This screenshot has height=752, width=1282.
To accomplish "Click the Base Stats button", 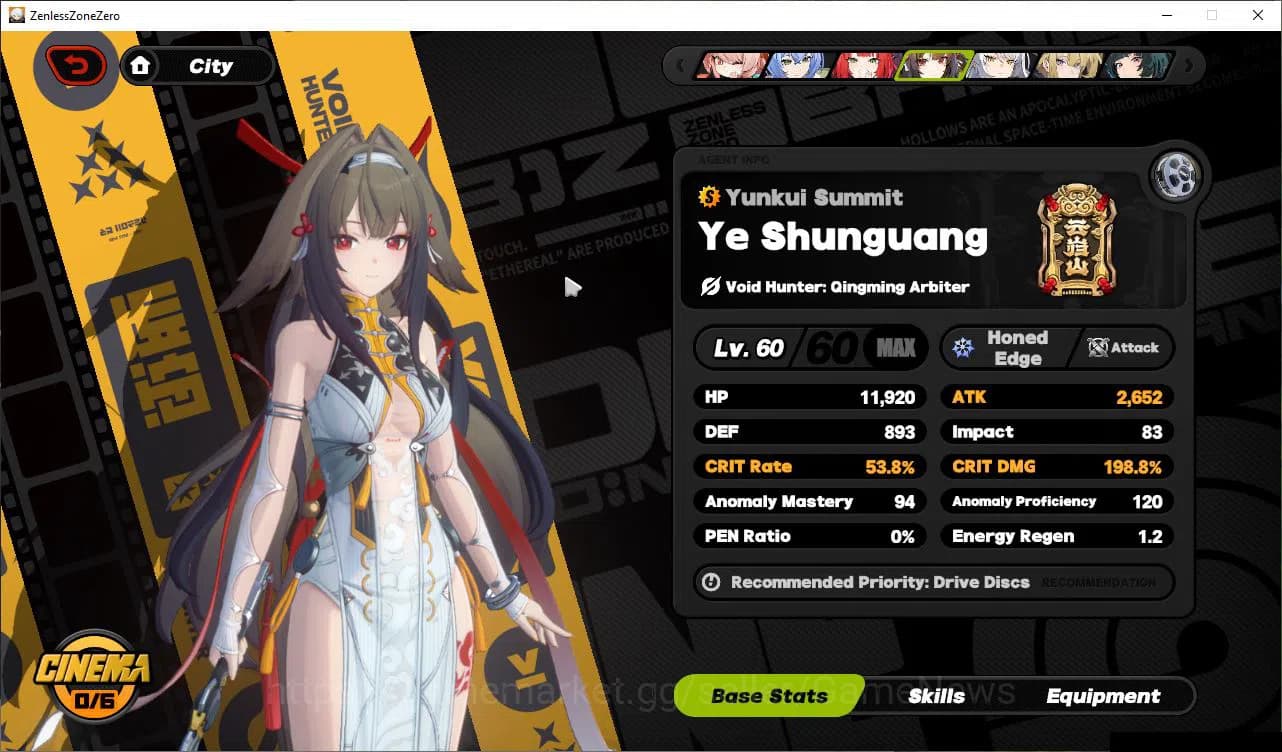I will [x=768, y=696].
